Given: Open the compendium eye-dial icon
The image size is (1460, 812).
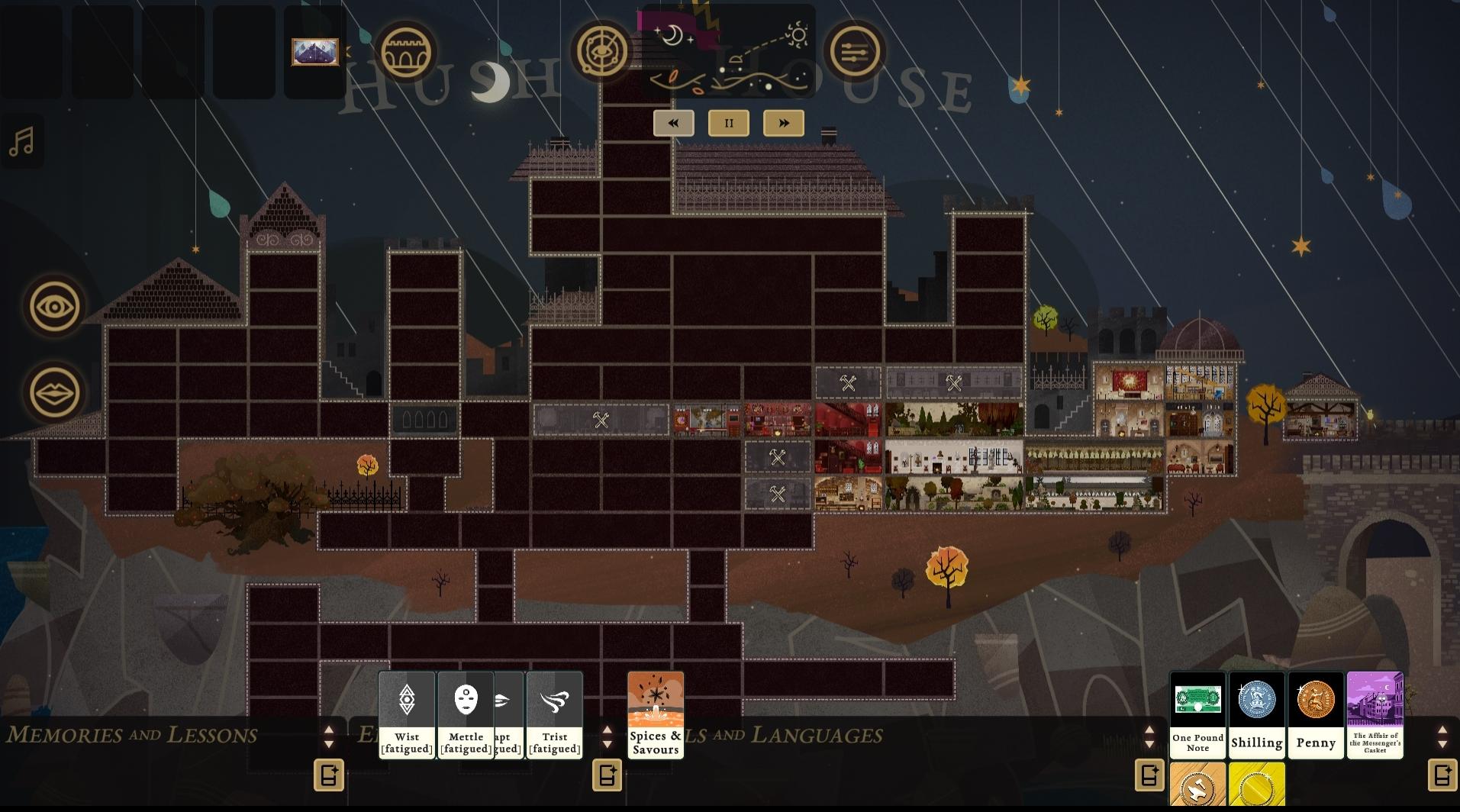Looking at the screenshot, I should 602,52.
